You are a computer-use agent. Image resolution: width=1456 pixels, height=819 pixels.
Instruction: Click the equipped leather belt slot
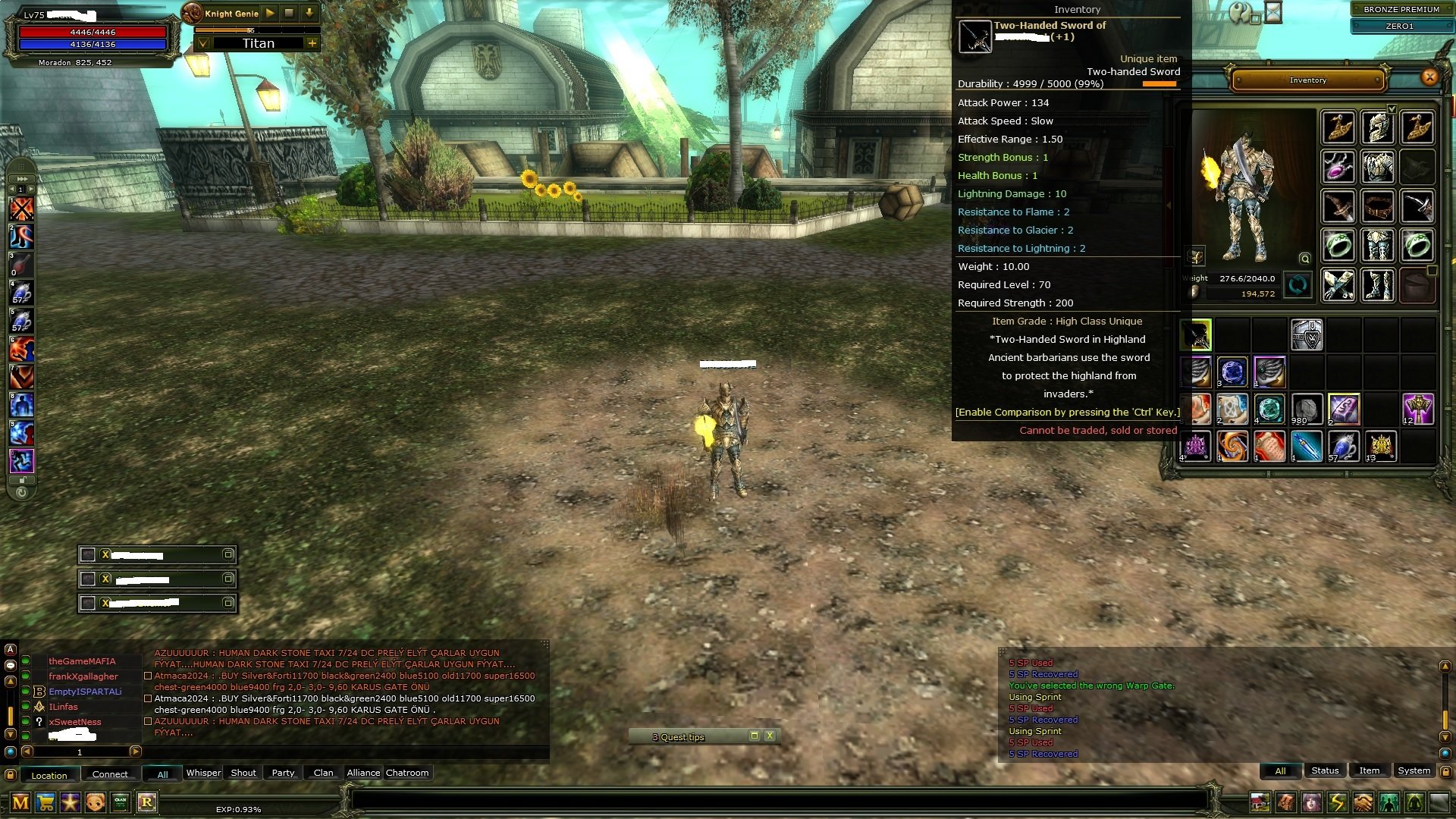(1377, 206)
